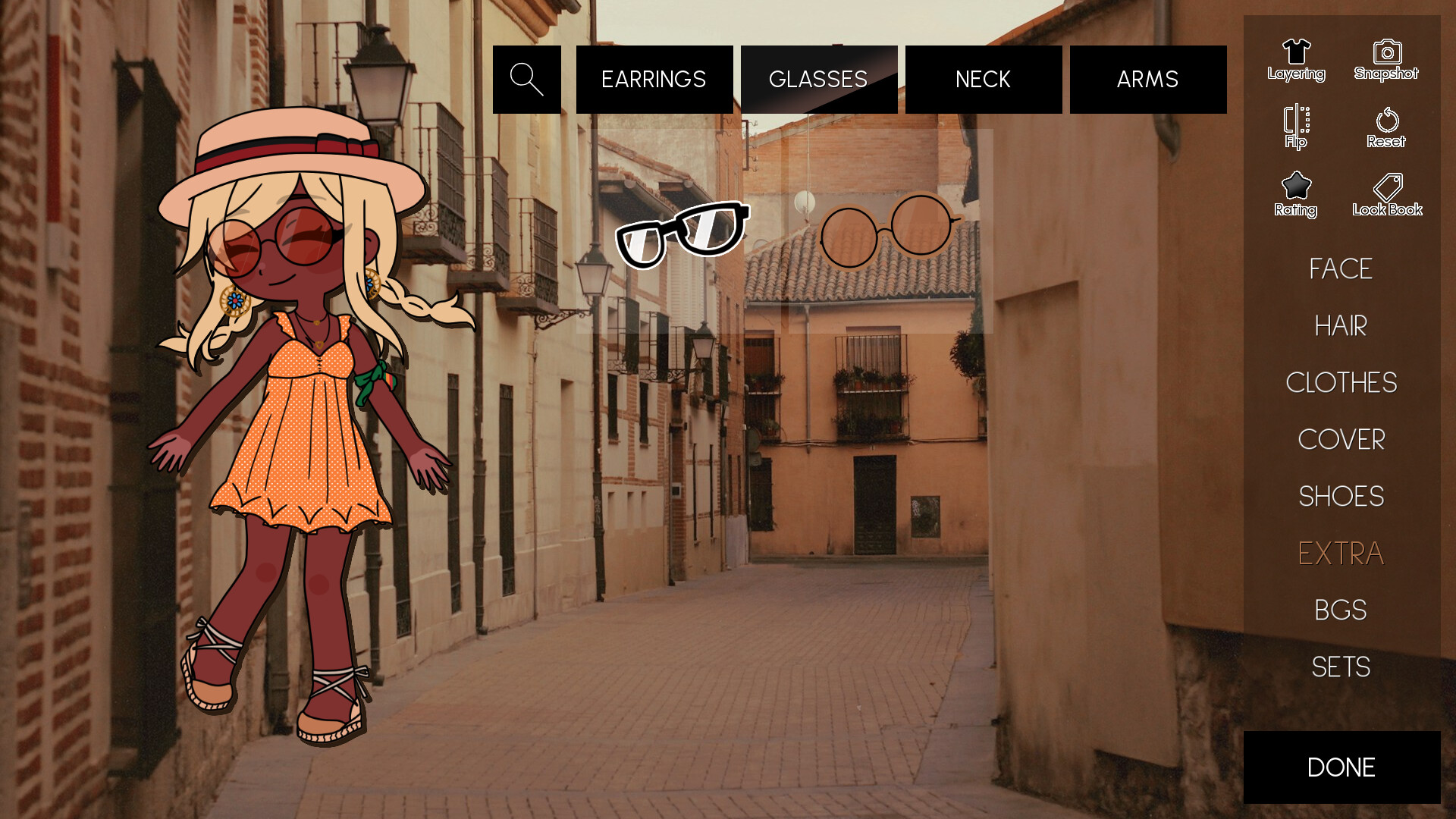Open the HAIR customization section
The height and width of the screenshot is (819, 1456).
[x=1341, y=326]
